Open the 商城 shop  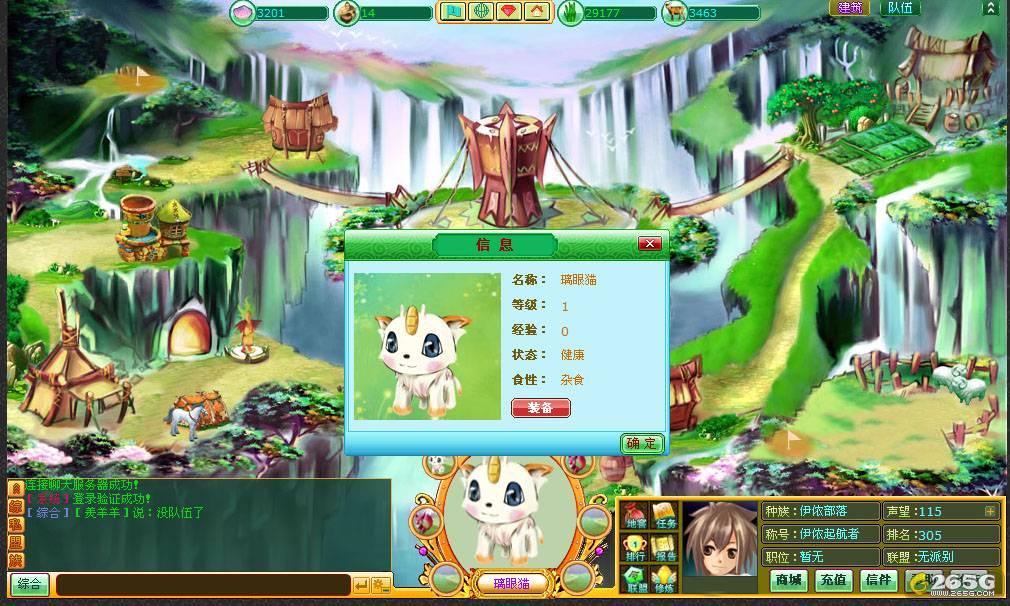click(788, 580)
